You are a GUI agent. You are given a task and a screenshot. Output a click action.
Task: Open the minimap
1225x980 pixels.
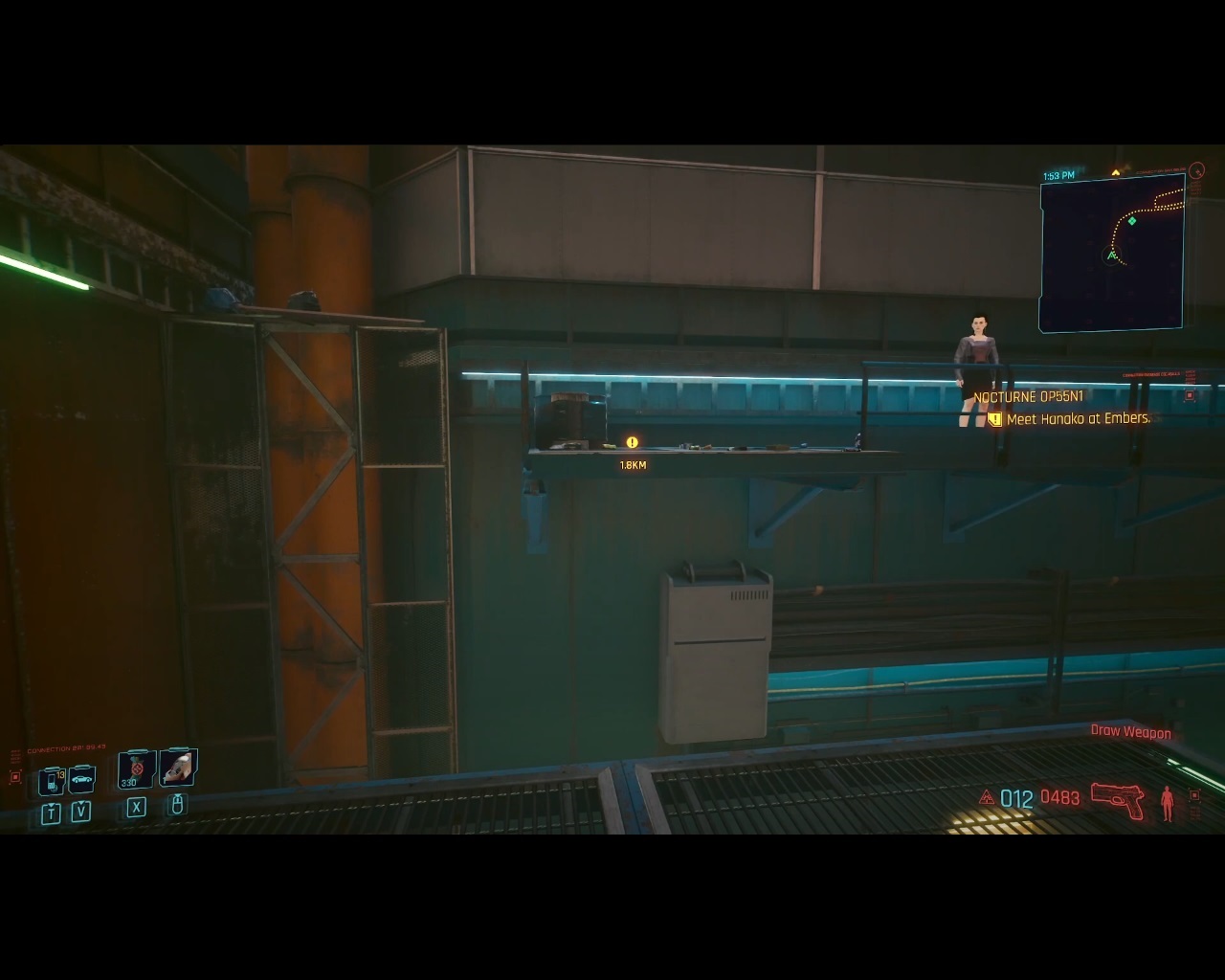click(1112, 253)
